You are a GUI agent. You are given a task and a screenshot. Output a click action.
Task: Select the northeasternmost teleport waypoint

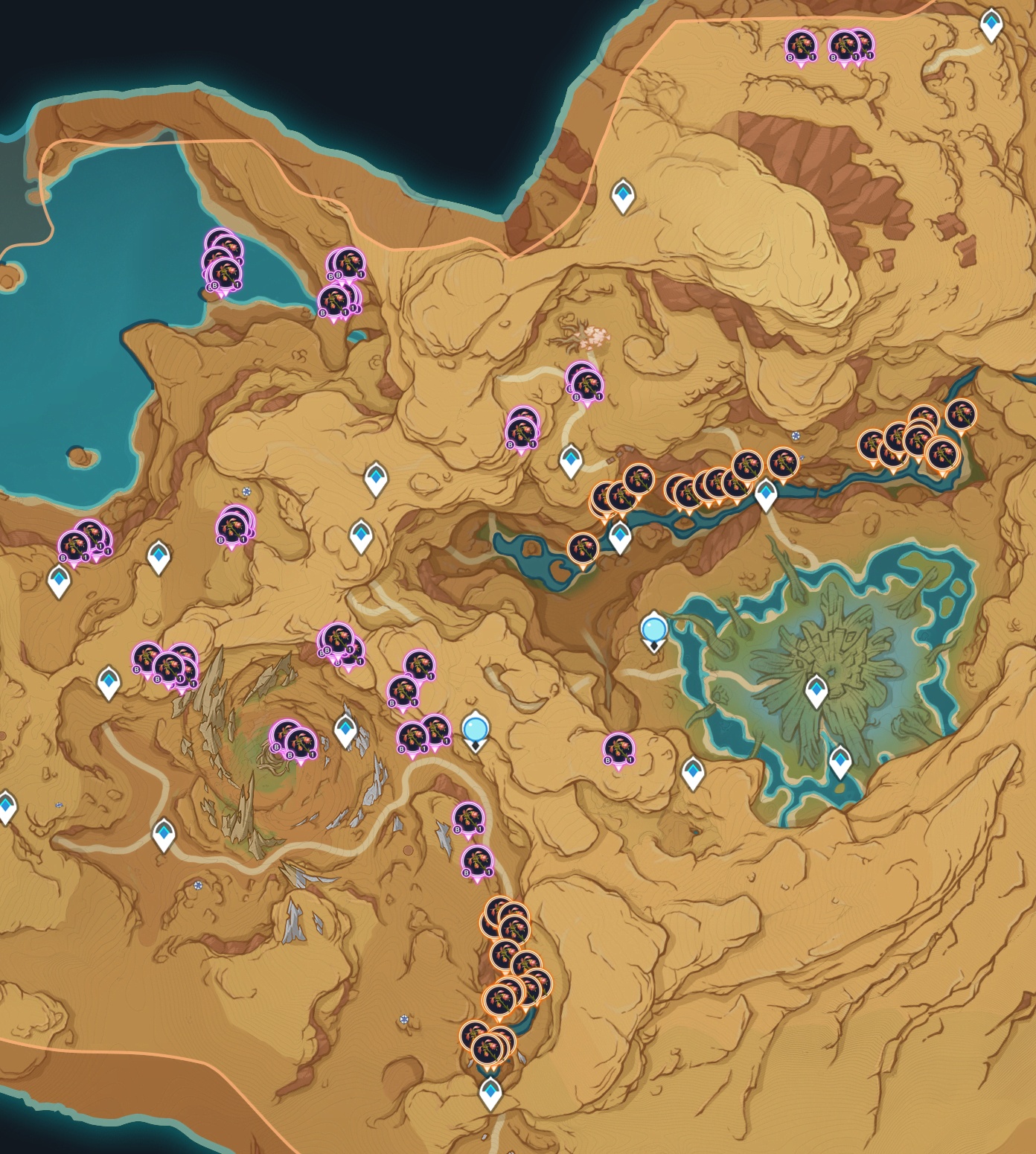pyautogui.click(x=991, y=25)
